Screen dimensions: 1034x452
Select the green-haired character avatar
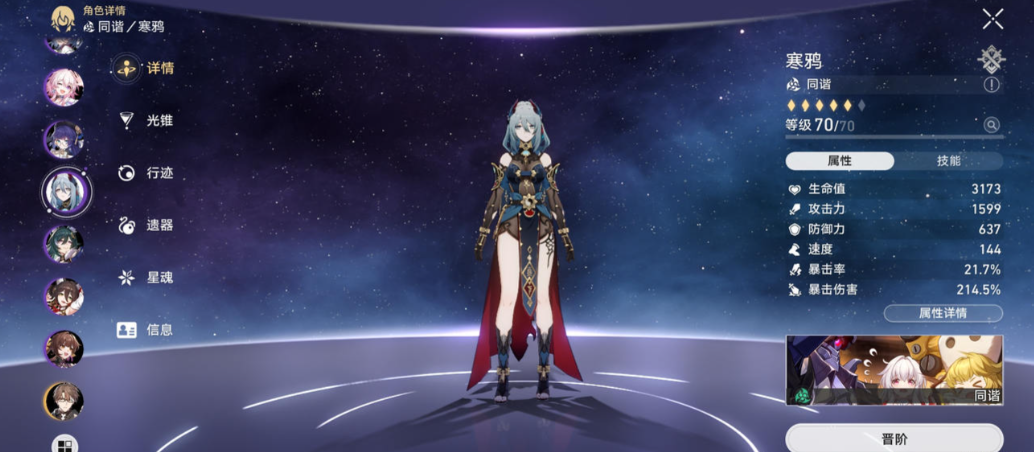63,244
